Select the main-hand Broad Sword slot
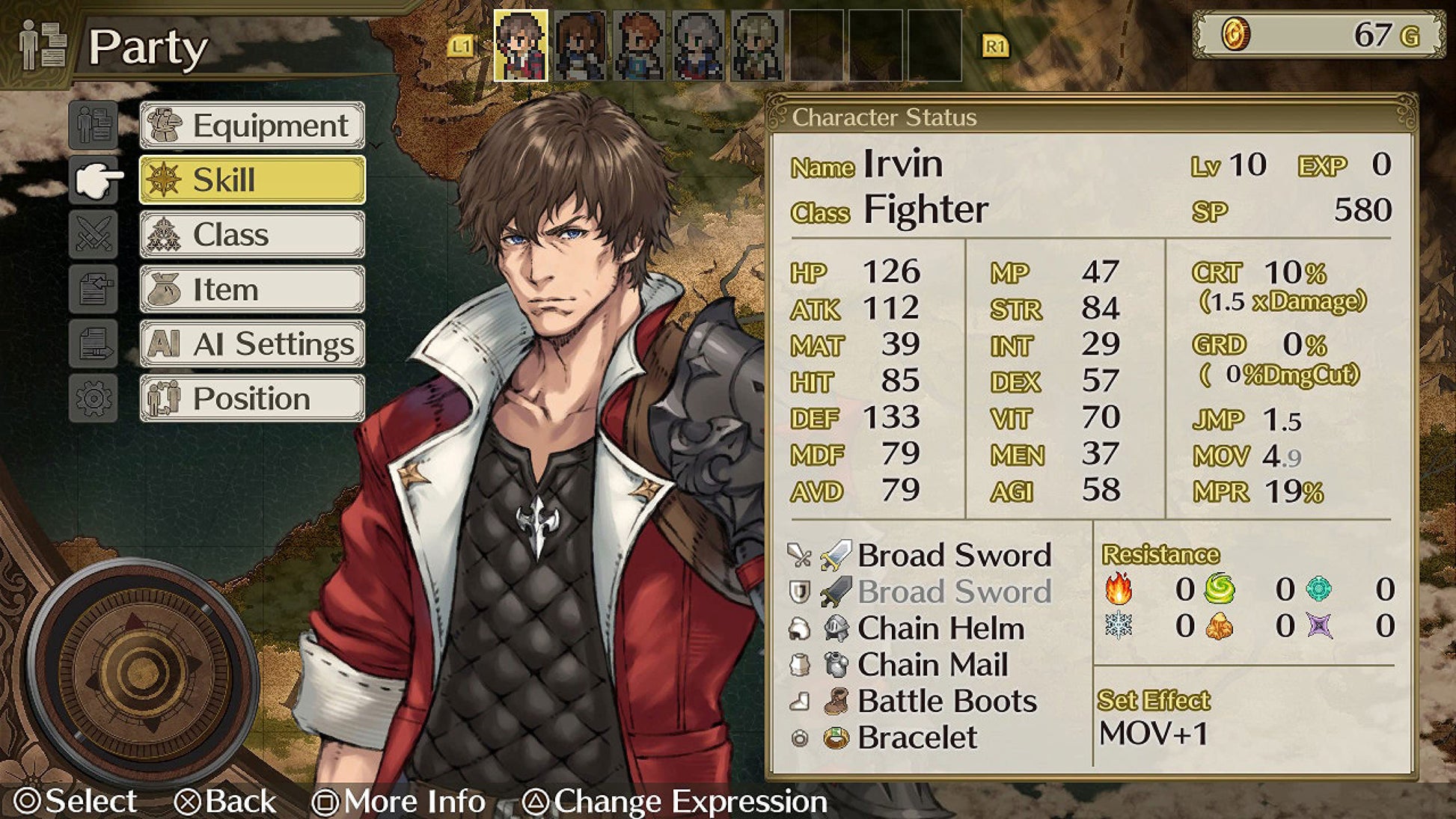This screenshot has height=819, width=1456. pyautogui.click(x=953, y=555)
